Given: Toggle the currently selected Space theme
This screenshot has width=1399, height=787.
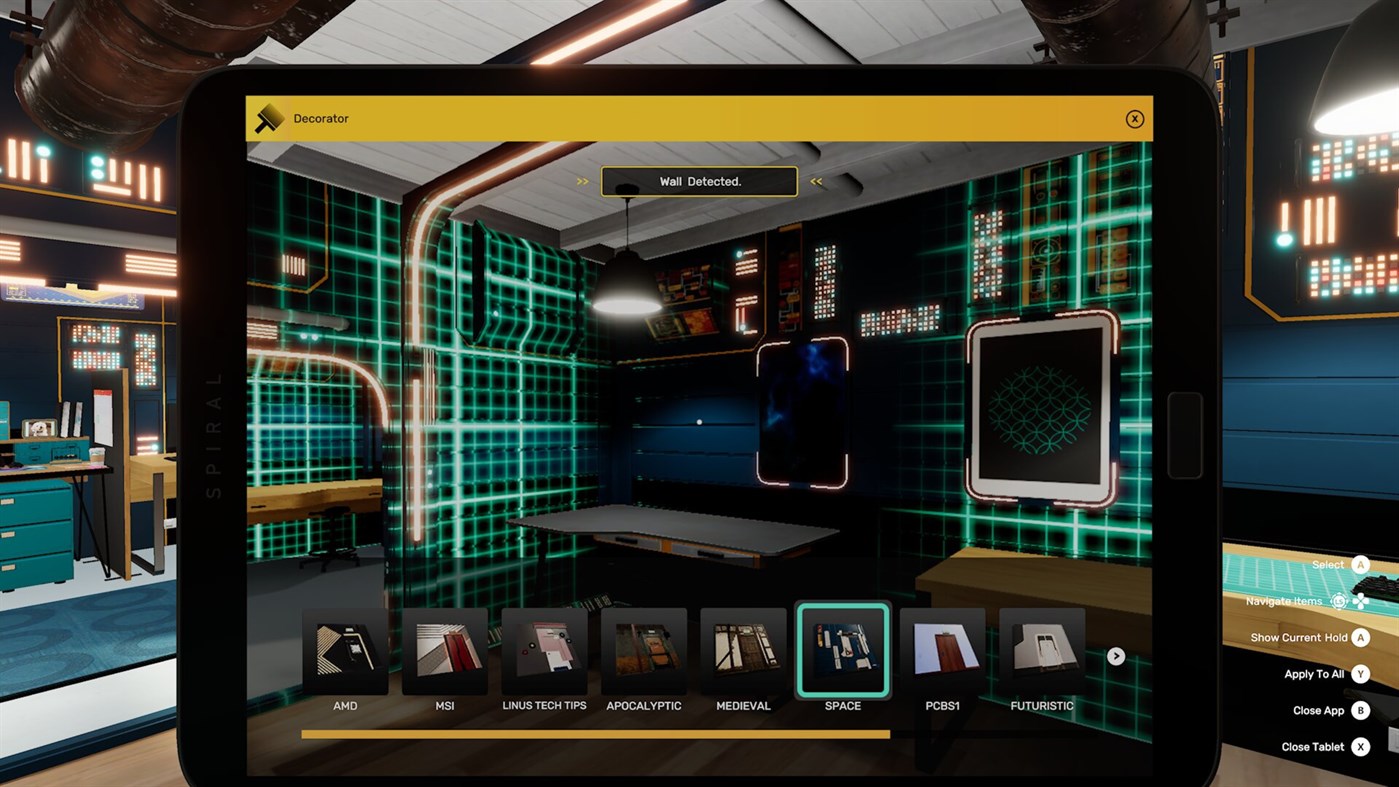Looking at the screenshot, I should 843,649.
